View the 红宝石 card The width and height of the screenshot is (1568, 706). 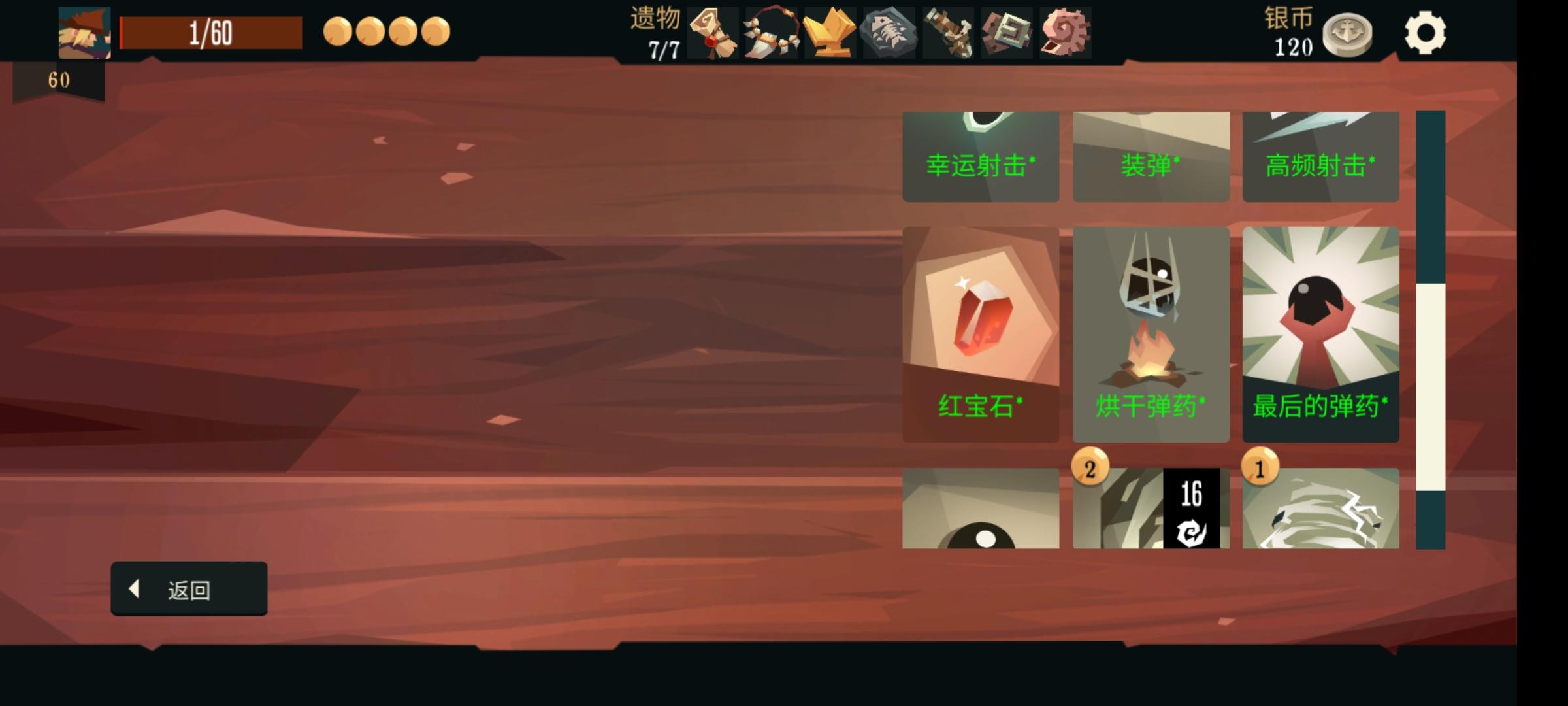[981, 333]
